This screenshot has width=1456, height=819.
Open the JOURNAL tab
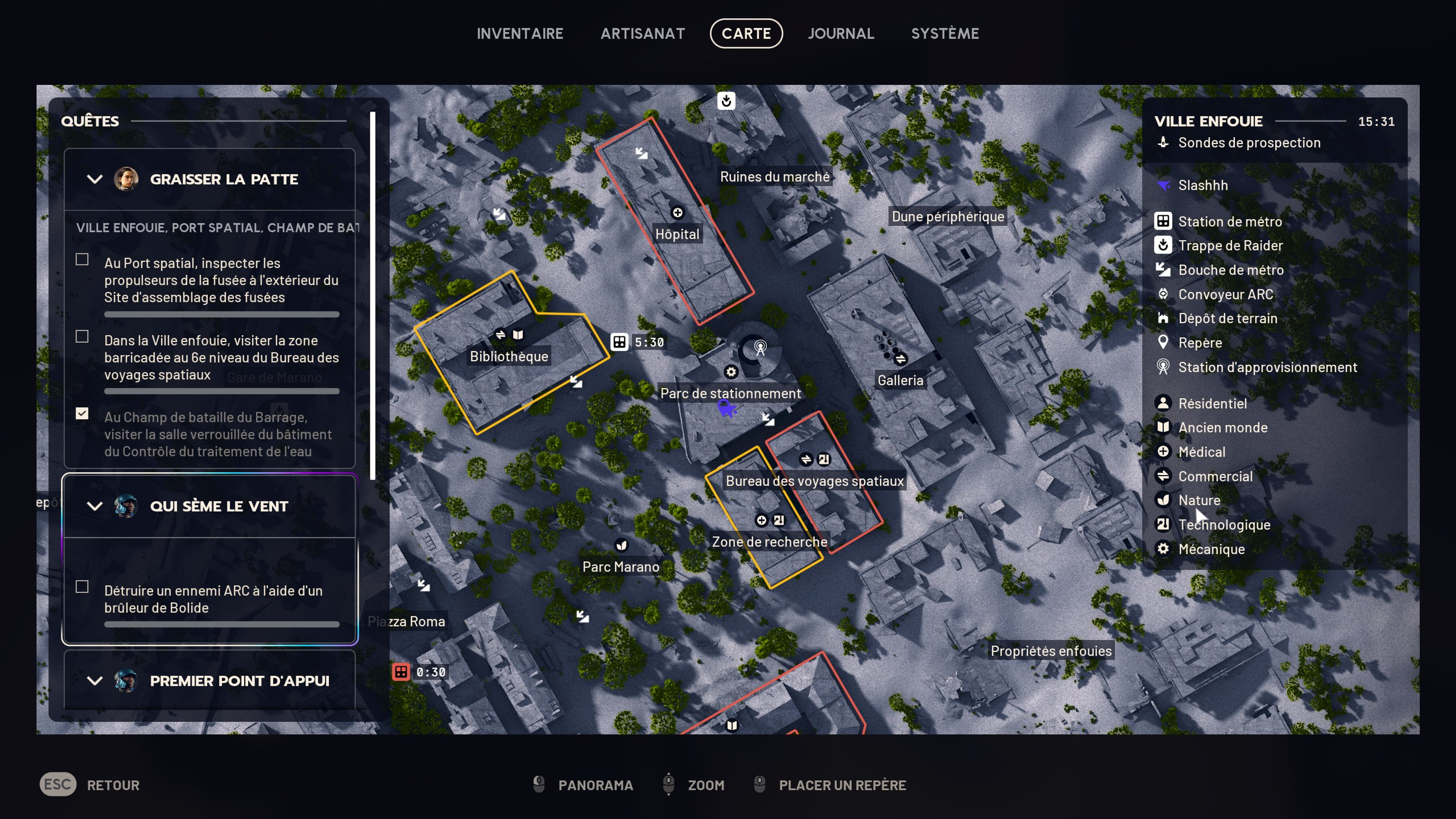tap(841, 33)
